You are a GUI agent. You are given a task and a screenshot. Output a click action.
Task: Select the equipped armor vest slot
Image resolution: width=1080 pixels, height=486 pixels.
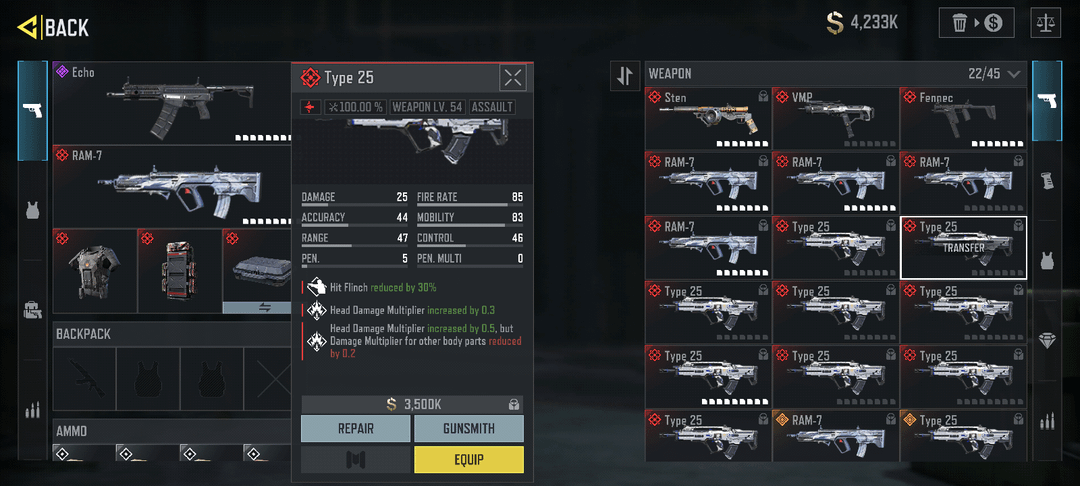pyautogui.click(x=93, y=270)
